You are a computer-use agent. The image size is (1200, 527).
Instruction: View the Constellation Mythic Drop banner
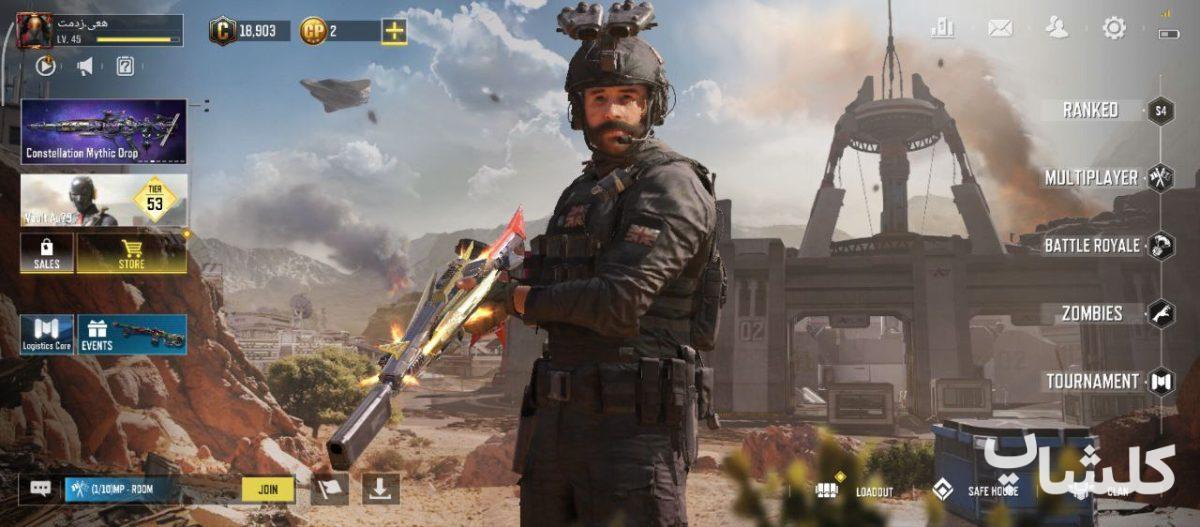tap(104, 131)
